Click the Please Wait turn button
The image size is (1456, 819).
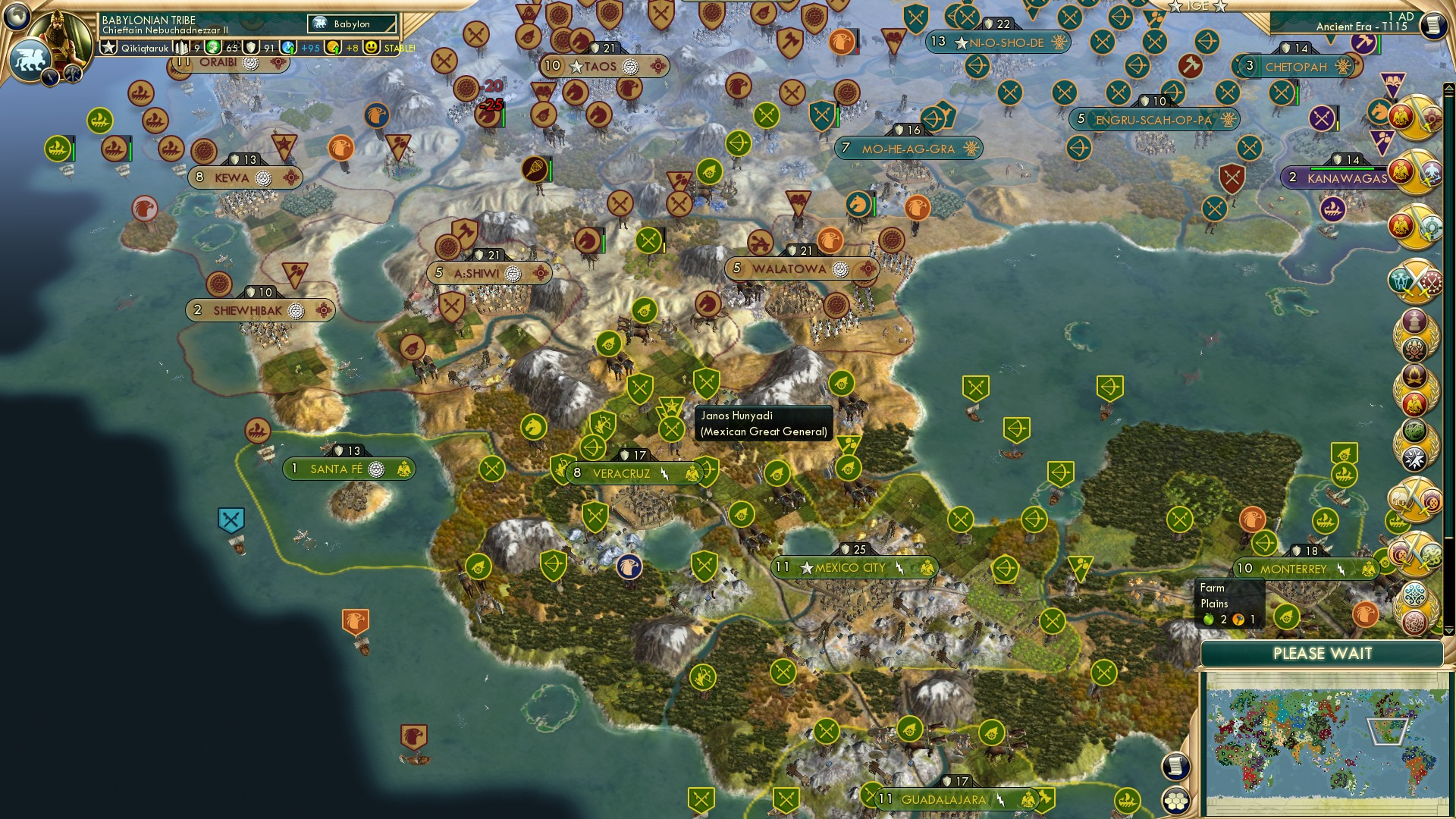pyautogui.click(x=1322, y=654)
